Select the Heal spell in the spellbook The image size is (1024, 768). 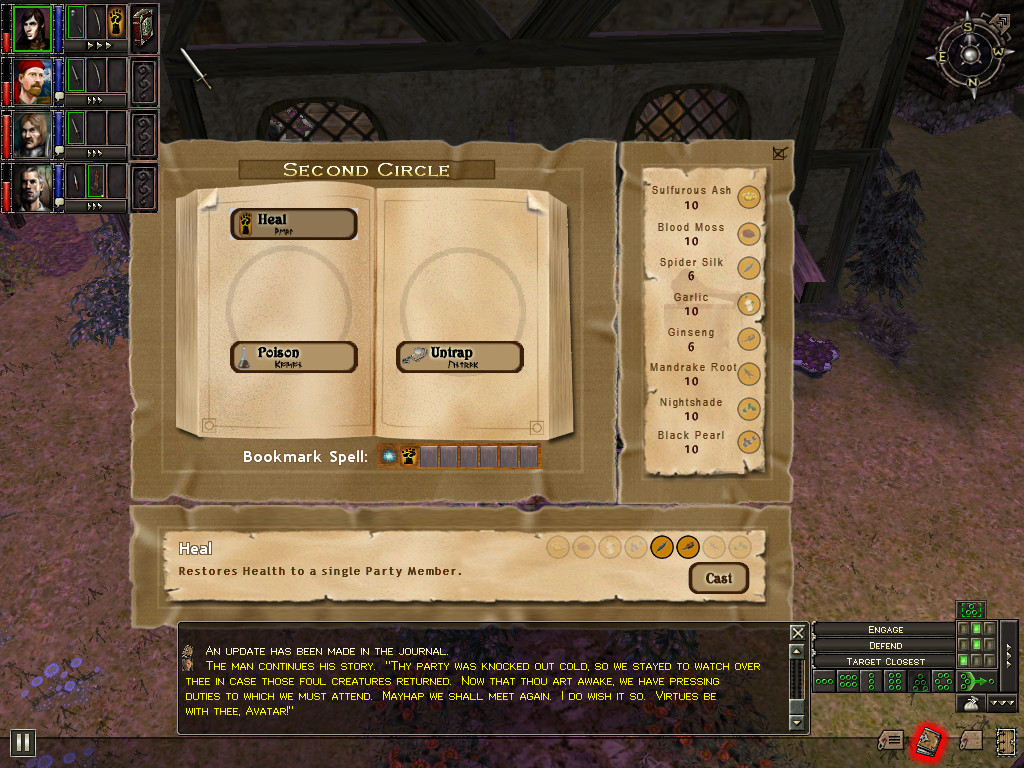tap(294, 224)
